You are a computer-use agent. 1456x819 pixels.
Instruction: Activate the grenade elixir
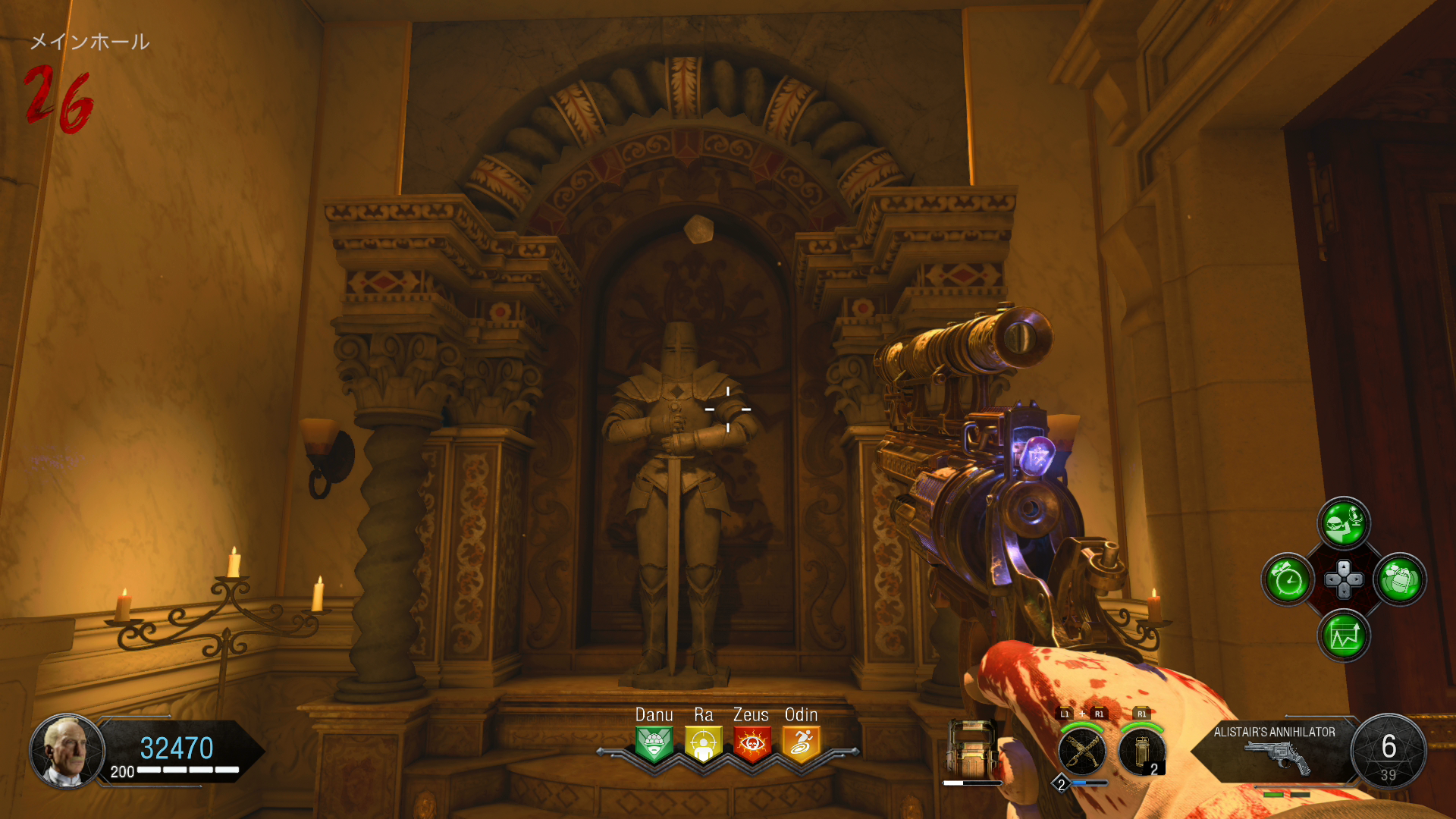pos(1400,580)
